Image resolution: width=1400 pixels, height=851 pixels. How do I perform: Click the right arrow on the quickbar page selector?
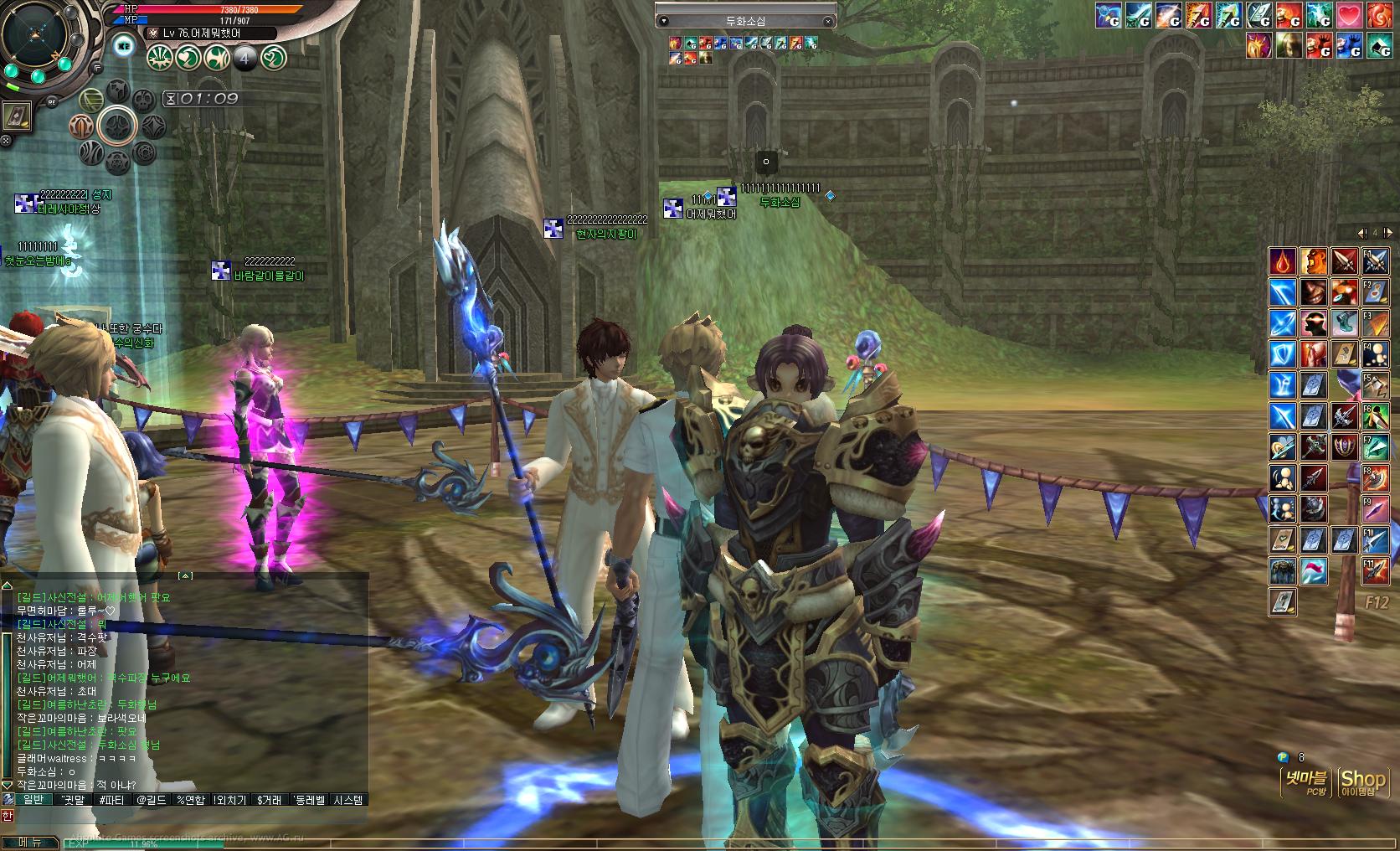(1387, 231)
